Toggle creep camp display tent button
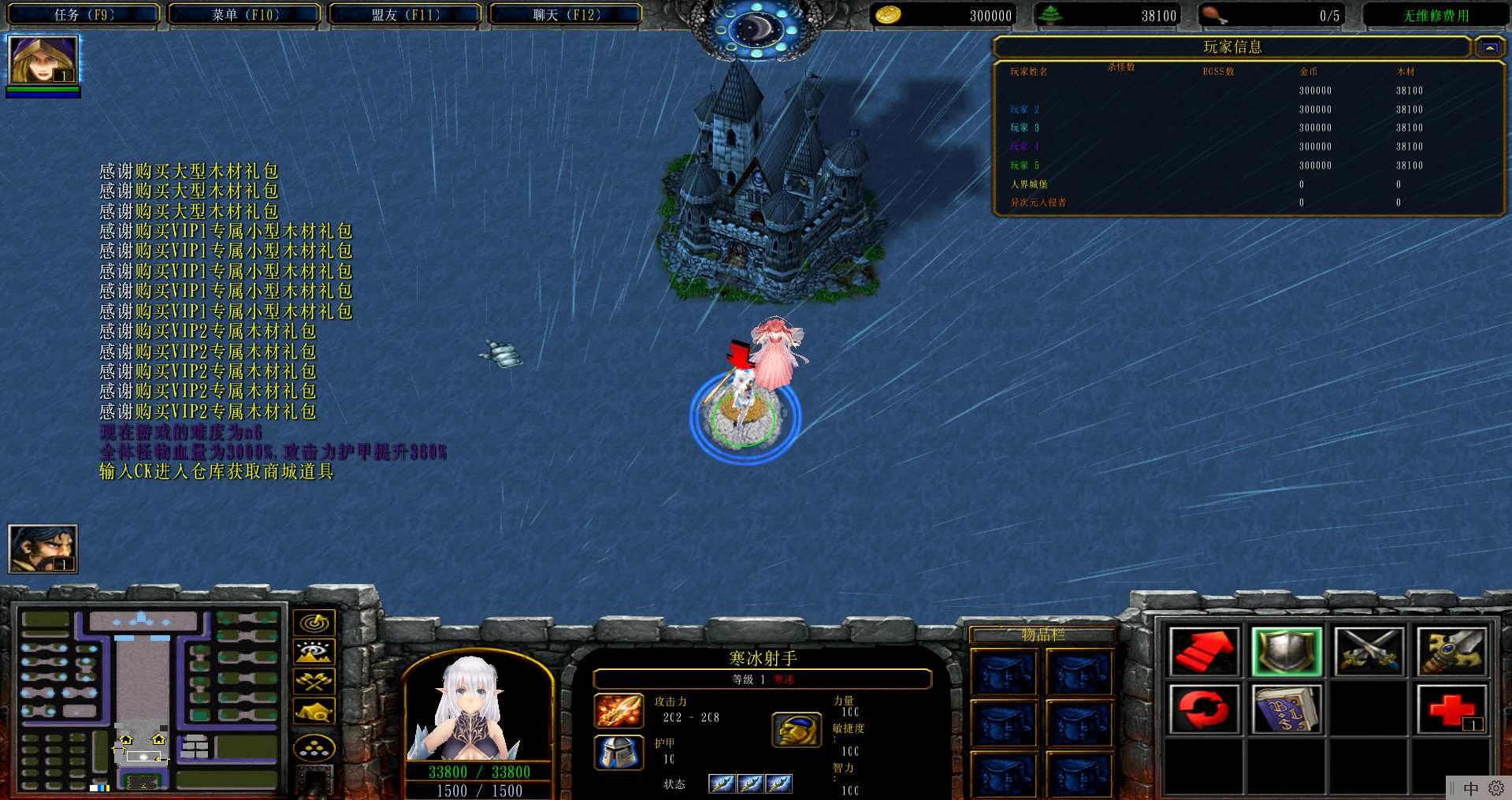The image size is (1512, 800). click(x=314, y=711)
